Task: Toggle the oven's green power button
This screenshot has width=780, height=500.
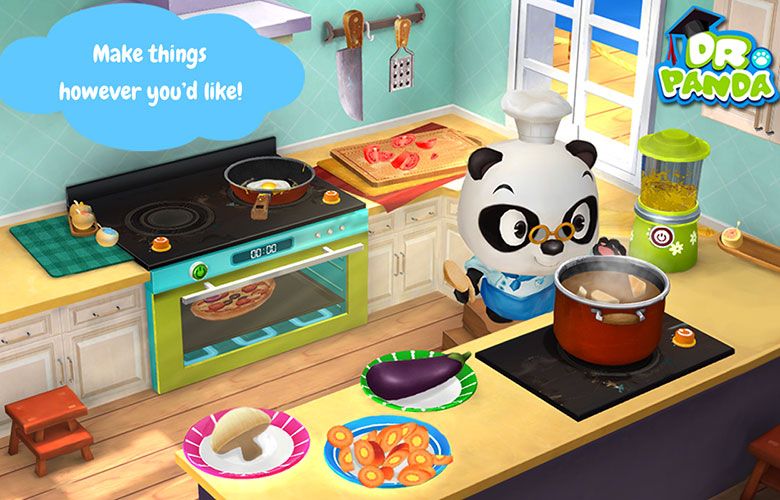Action: click(x=200, y=270)
